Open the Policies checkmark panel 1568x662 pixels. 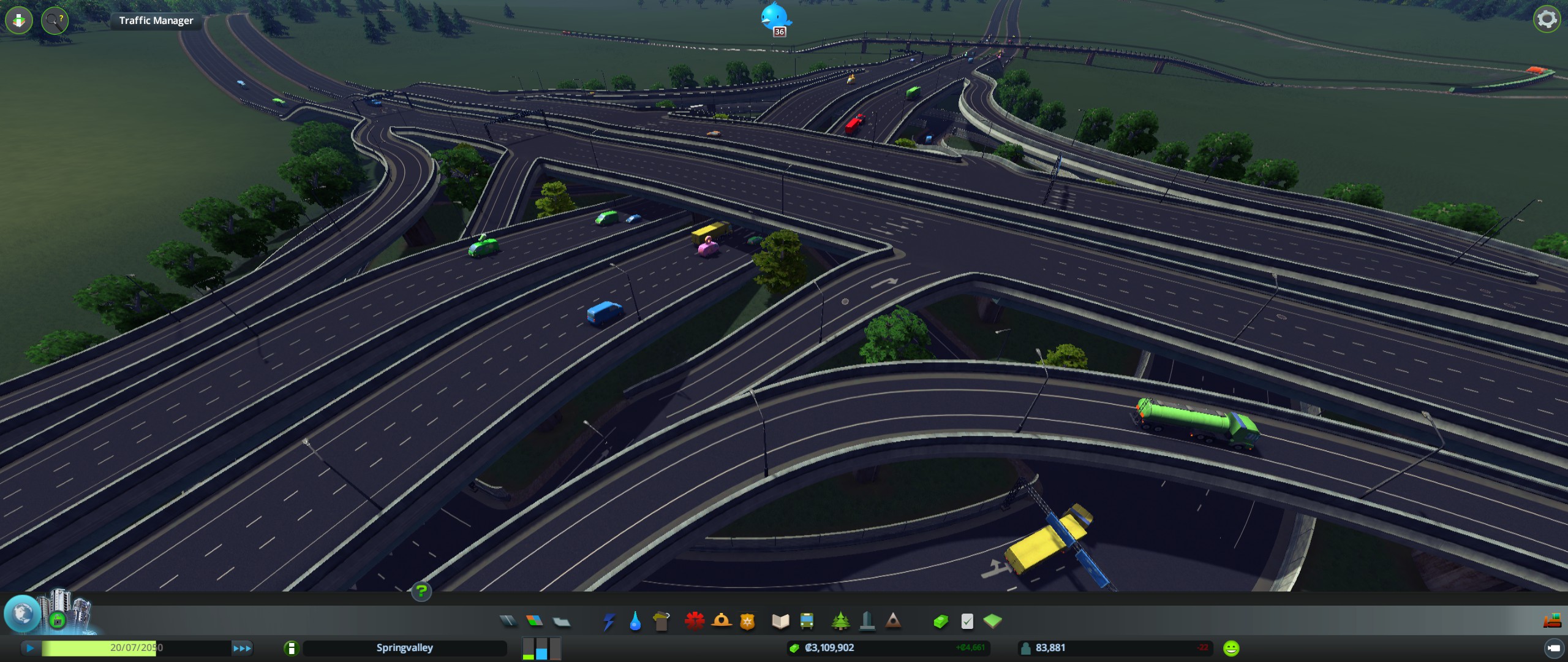[967, 622]
